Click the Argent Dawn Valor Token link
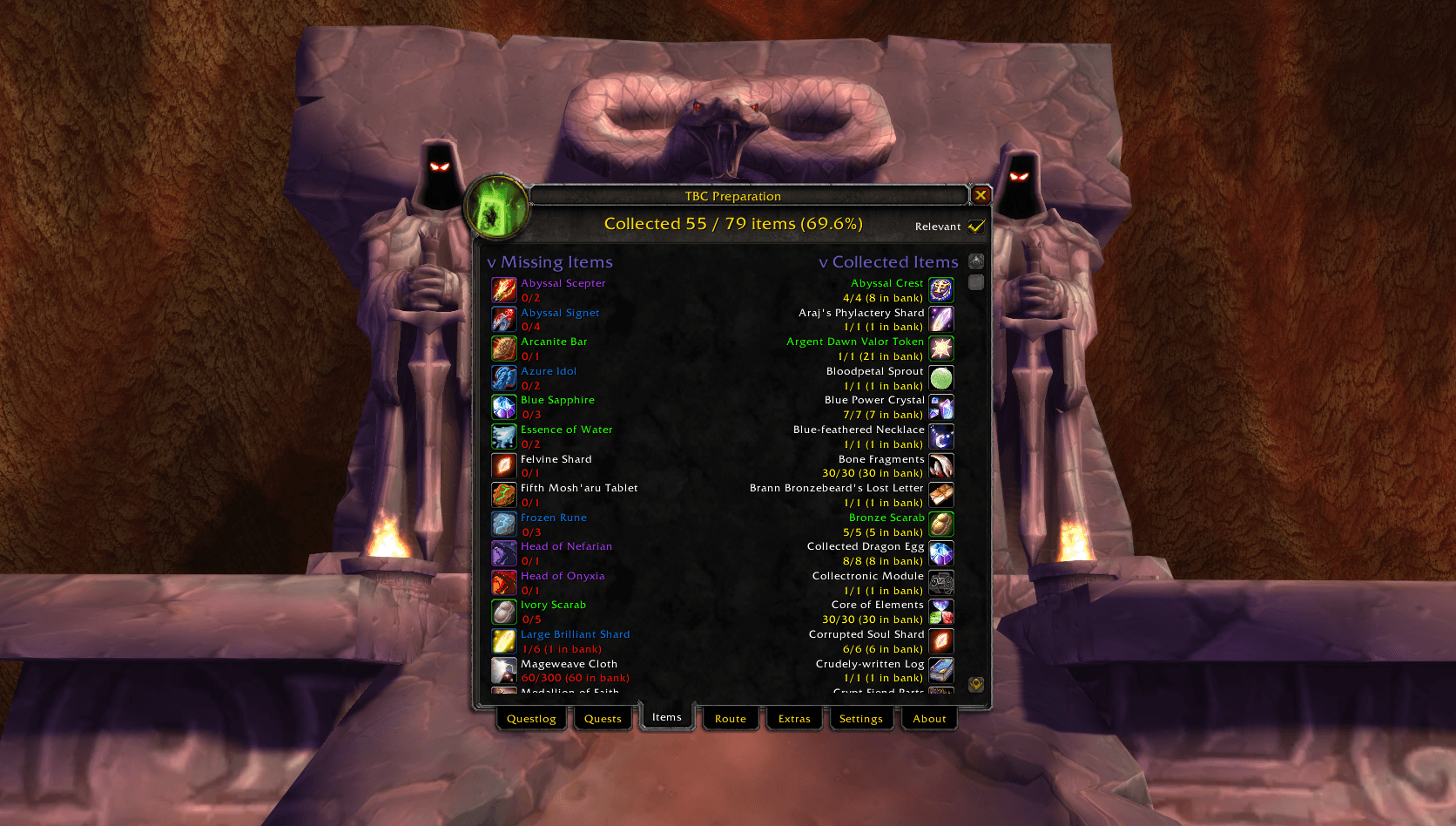The width and height of the screenshot is (1456, 826). pyautogui.click(x=855, y=342)
